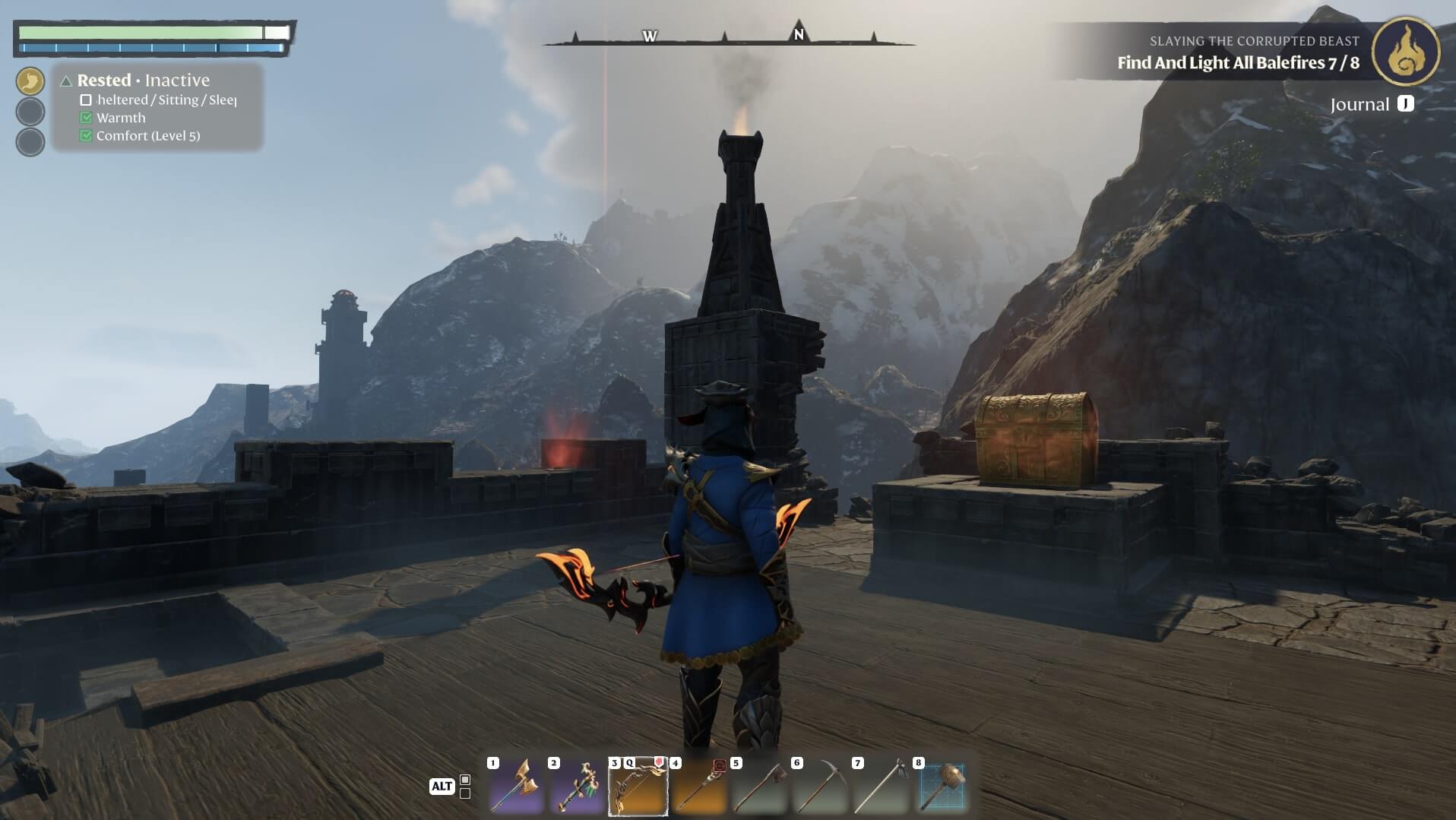Viewport: 1456px width, 820px height.
Task: Choose the staff in hotbar slot 4
Action: (698, 786)
